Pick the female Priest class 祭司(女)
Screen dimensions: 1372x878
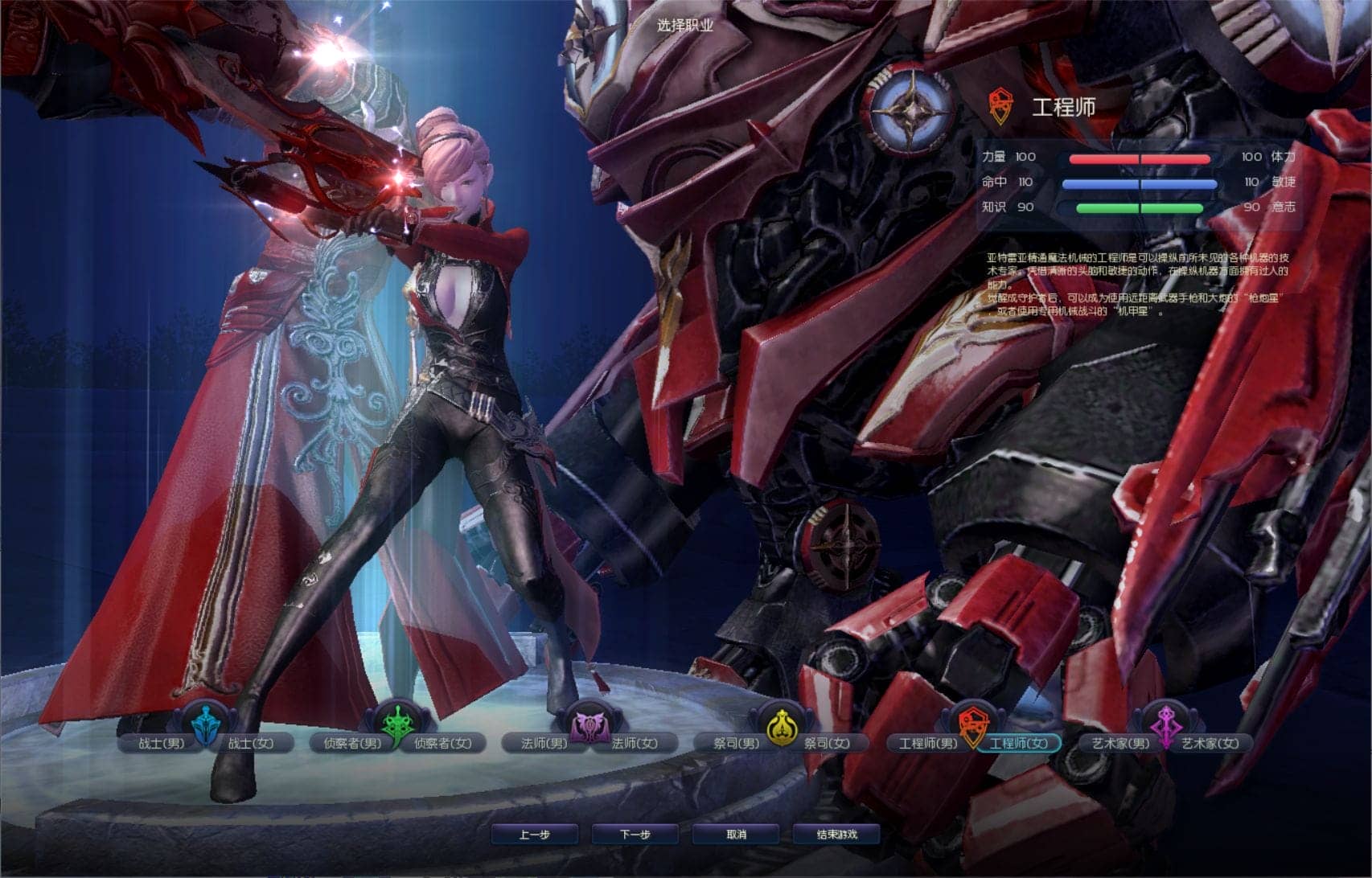coord(827,744)
